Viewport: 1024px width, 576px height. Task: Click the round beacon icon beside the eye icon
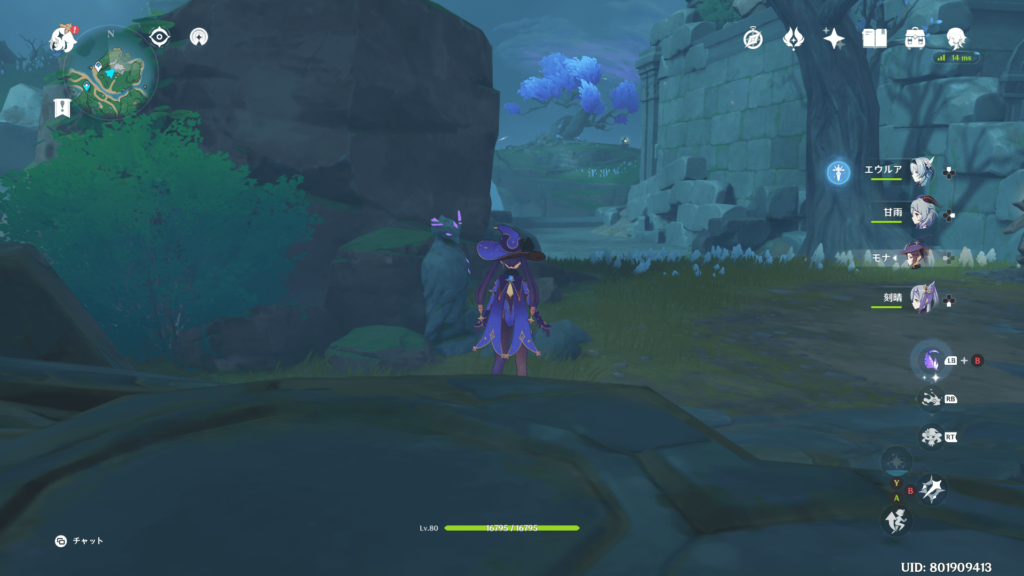pos(199,37)
